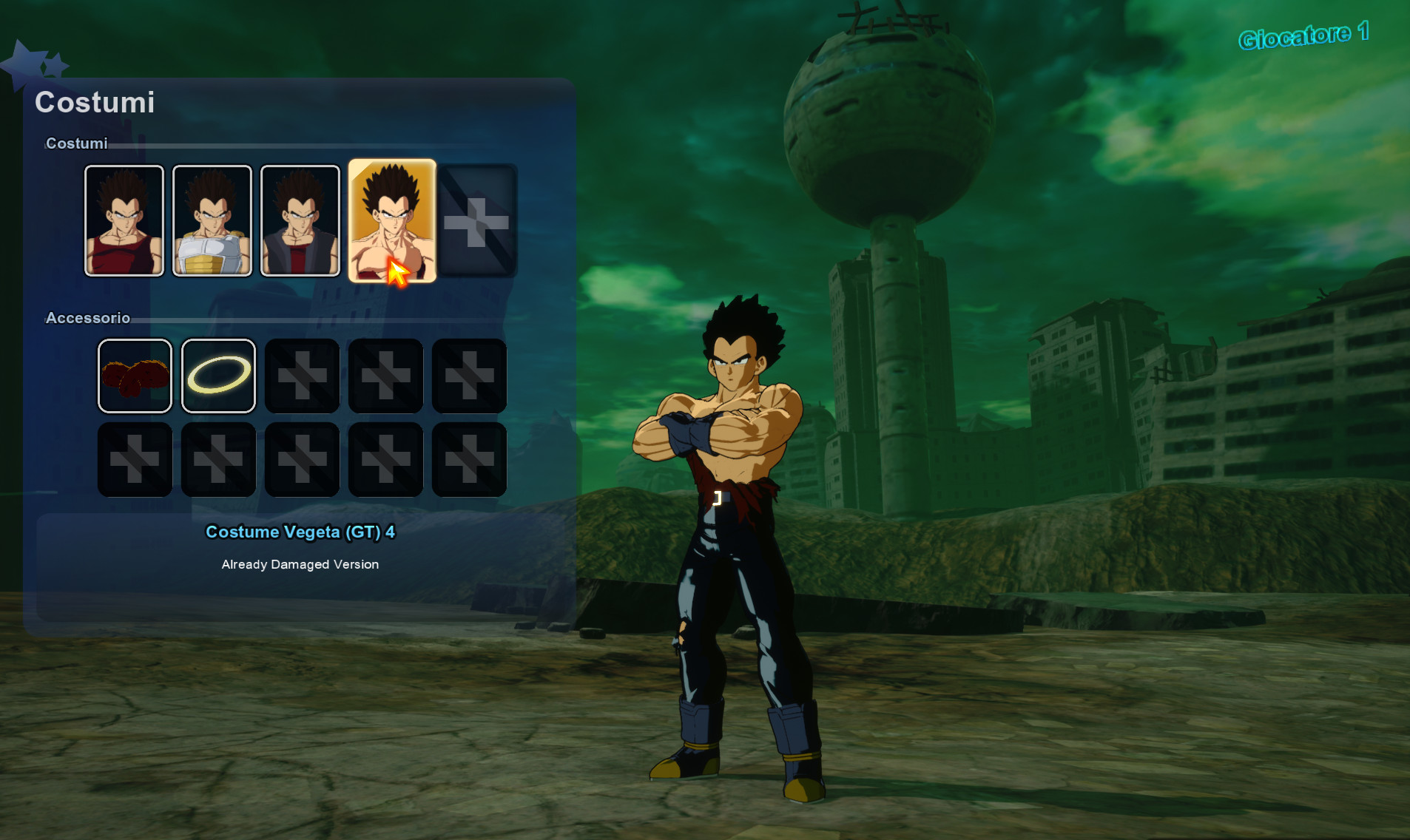Image resolution: width=1410 pixels, height=840 pixels.
Task: Toggle the fur accessory selection
Action: click(x=135, y=376)
